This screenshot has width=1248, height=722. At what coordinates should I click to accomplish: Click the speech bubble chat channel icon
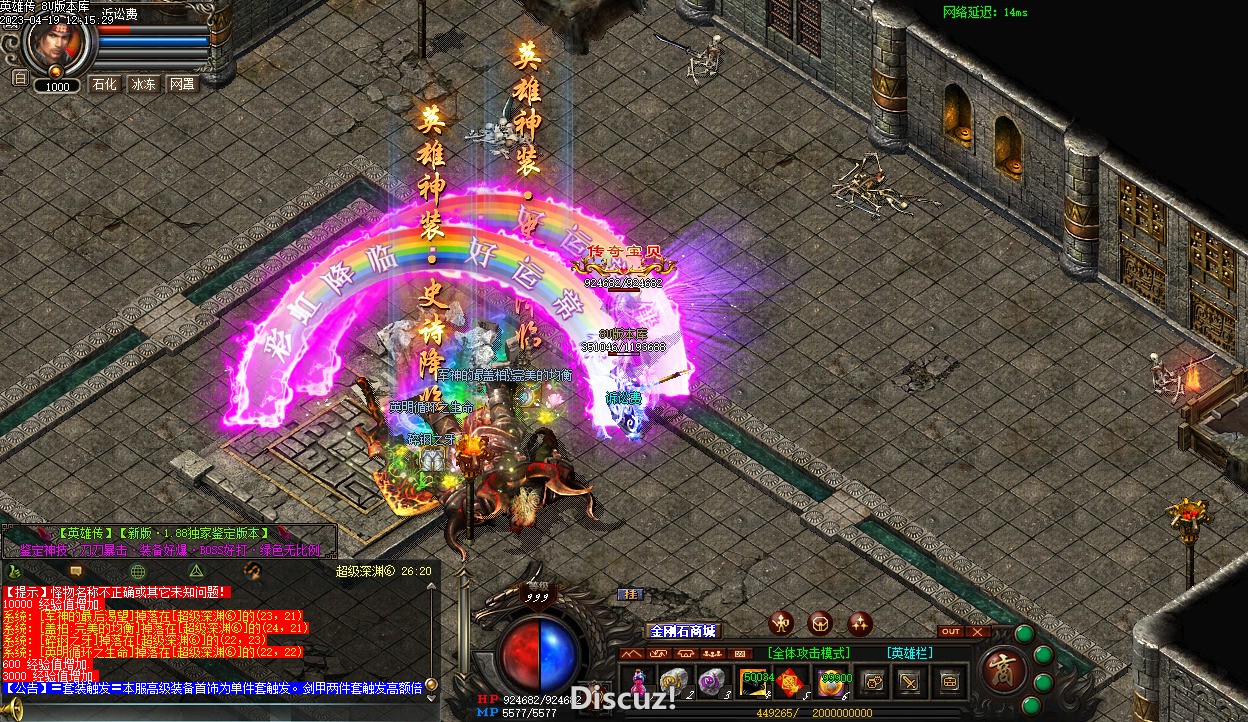[75, 571]
